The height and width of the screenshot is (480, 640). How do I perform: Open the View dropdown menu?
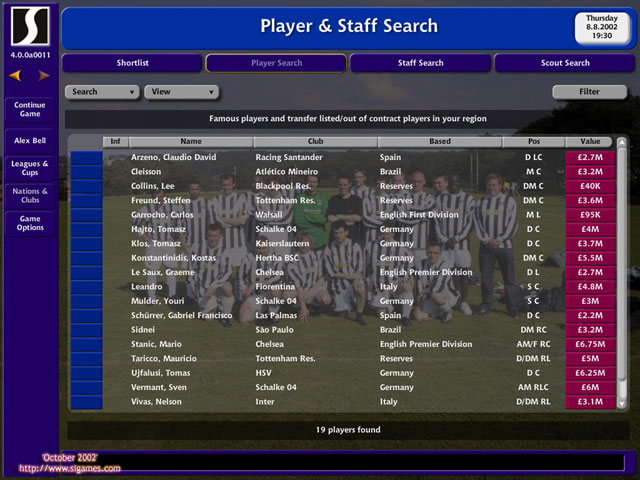181,92
